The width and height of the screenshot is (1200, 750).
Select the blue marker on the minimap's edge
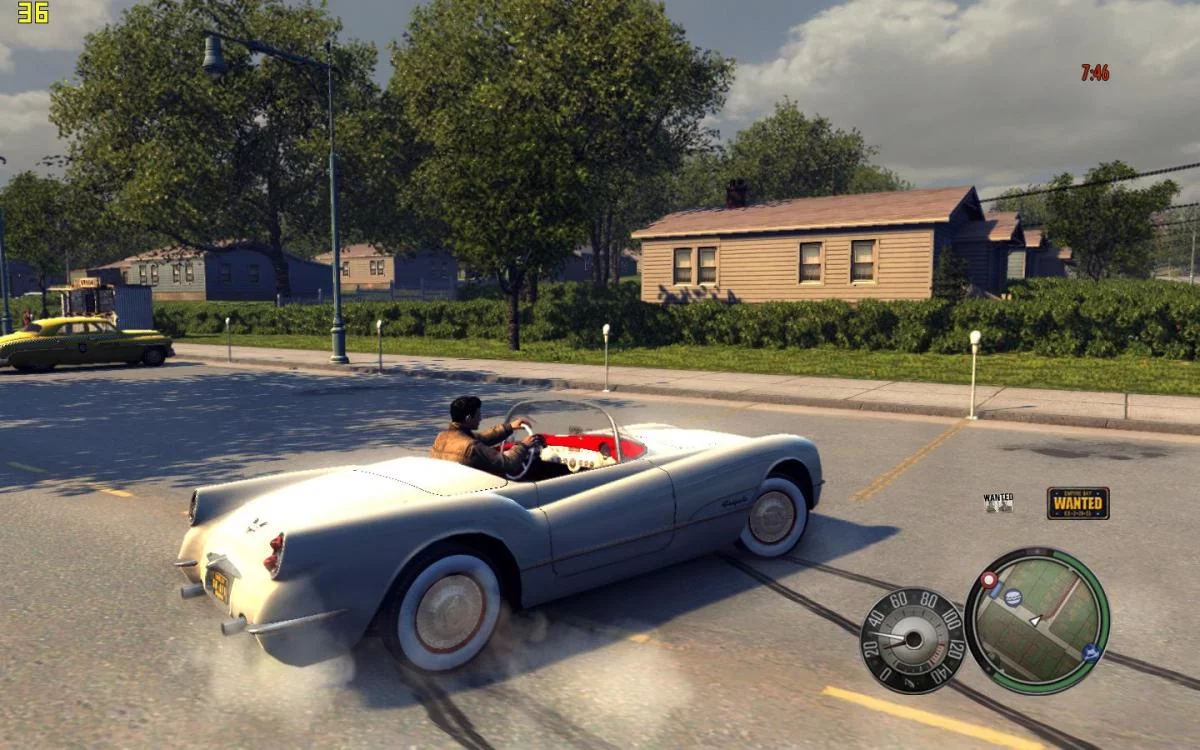tap(1090, 652)
